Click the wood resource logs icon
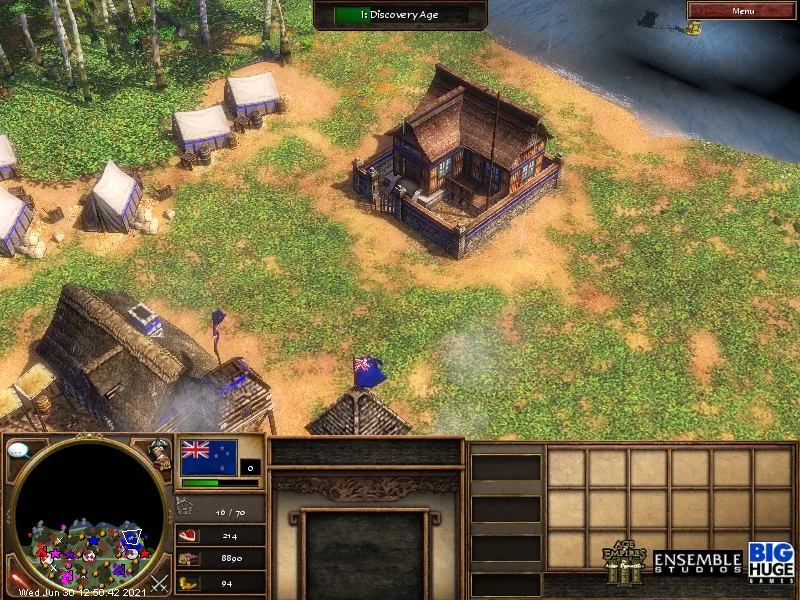Screen dimensions: 800x600 pyautogui.click(x=187, y=559)
